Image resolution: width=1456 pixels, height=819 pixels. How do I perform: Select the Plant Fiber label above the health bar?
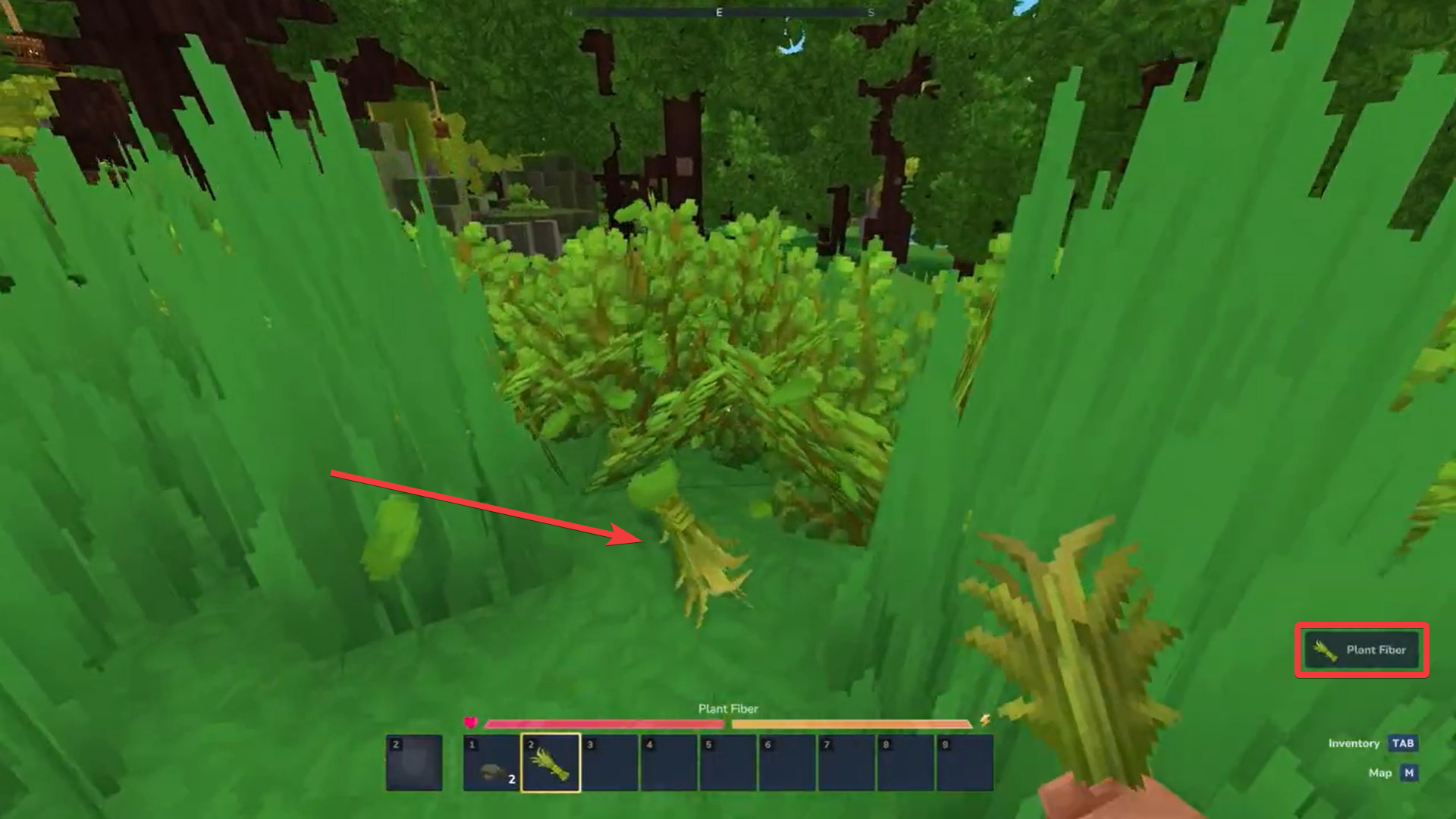[x=728, y=709]
